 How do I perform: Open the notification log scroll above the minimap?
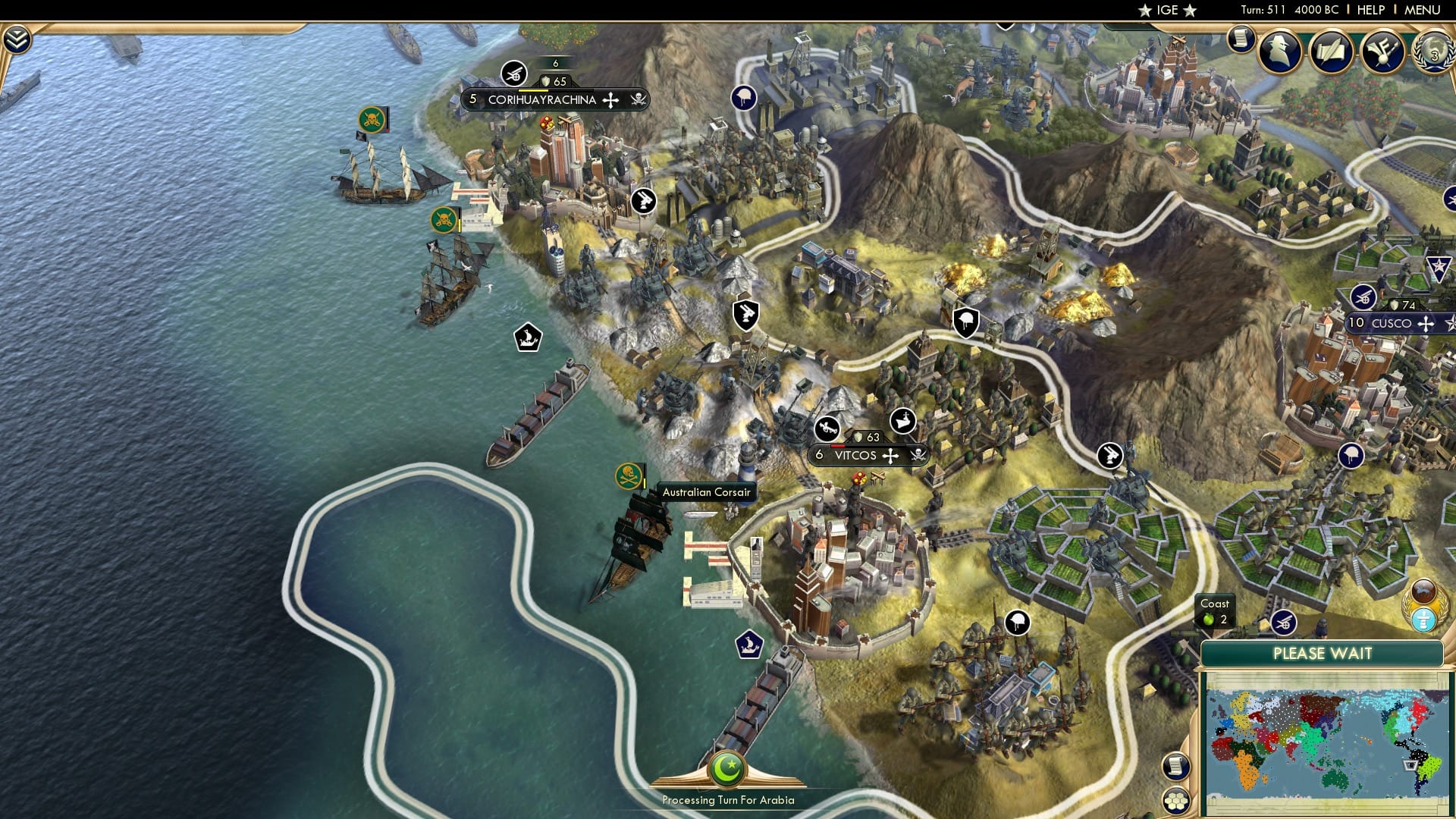pos(1177,767)
